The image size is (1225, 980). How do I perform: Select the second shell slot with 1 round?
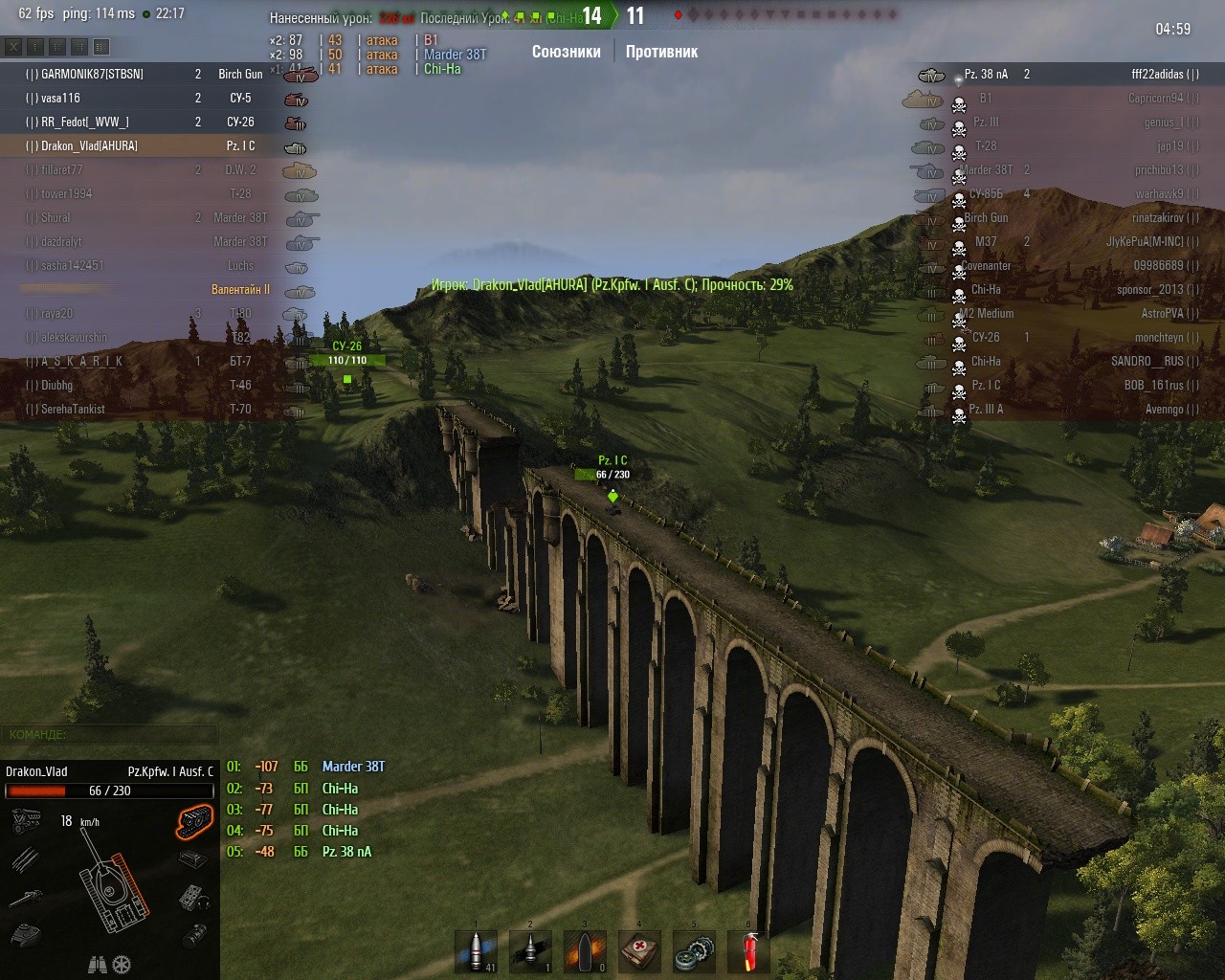530,951
